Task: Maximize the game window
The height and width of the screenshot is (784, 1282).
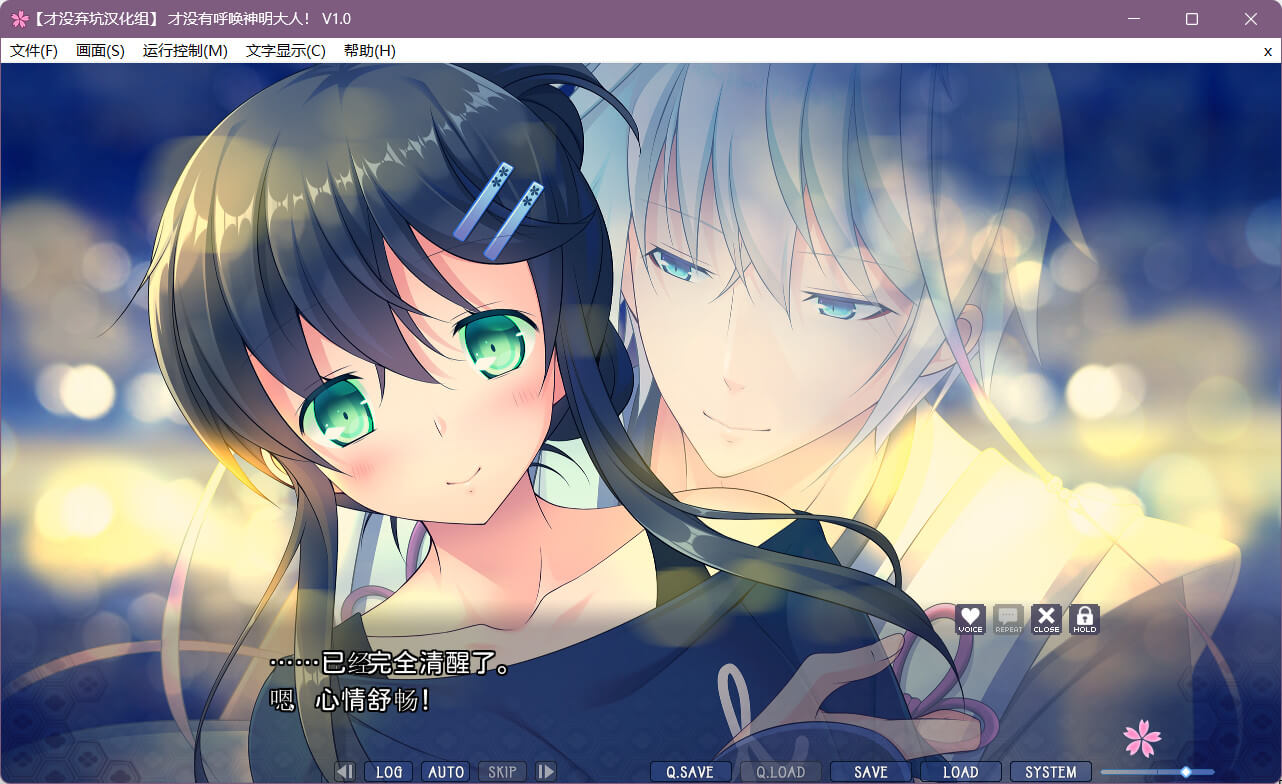Action: 1192,19
